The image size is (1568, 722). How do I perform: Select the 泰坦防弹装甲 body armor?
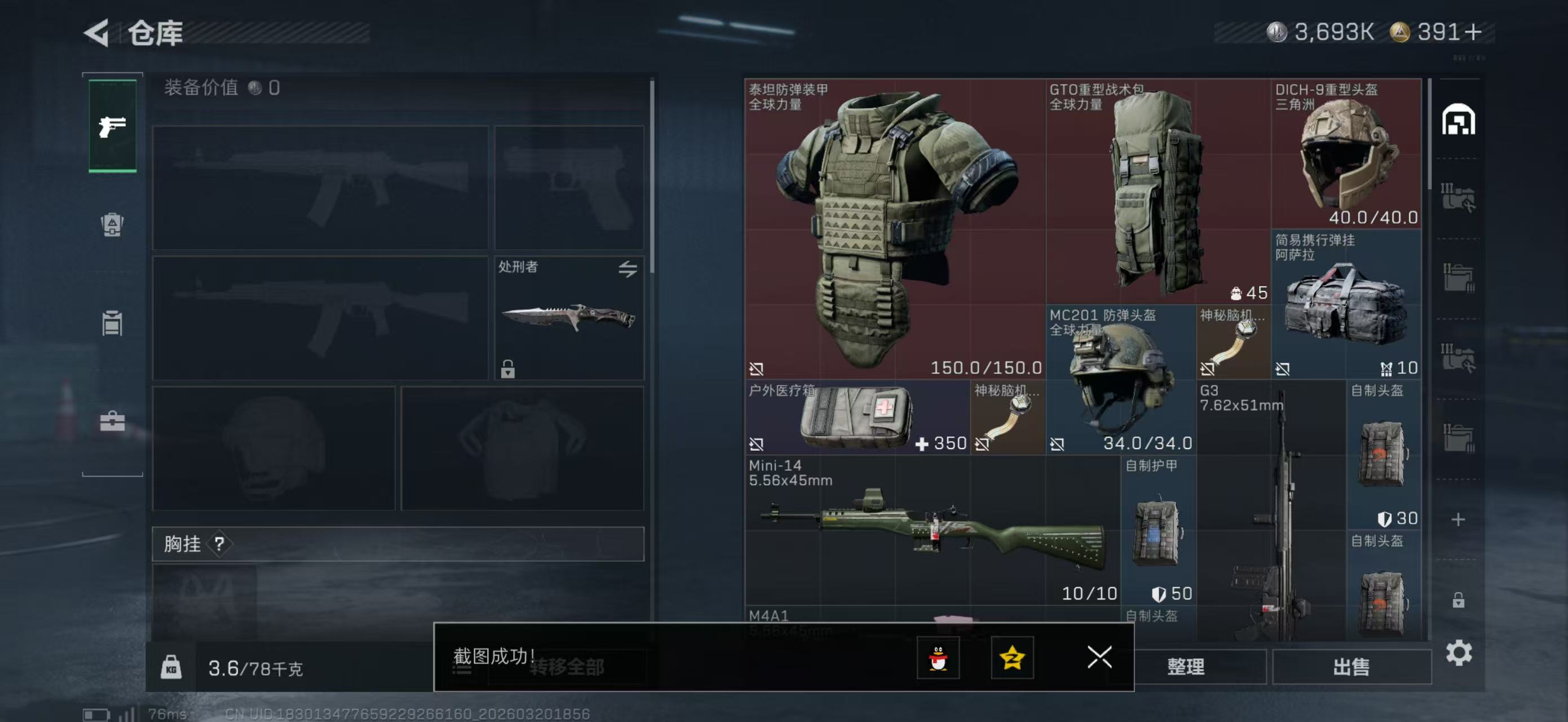click(x=894, y=228)
